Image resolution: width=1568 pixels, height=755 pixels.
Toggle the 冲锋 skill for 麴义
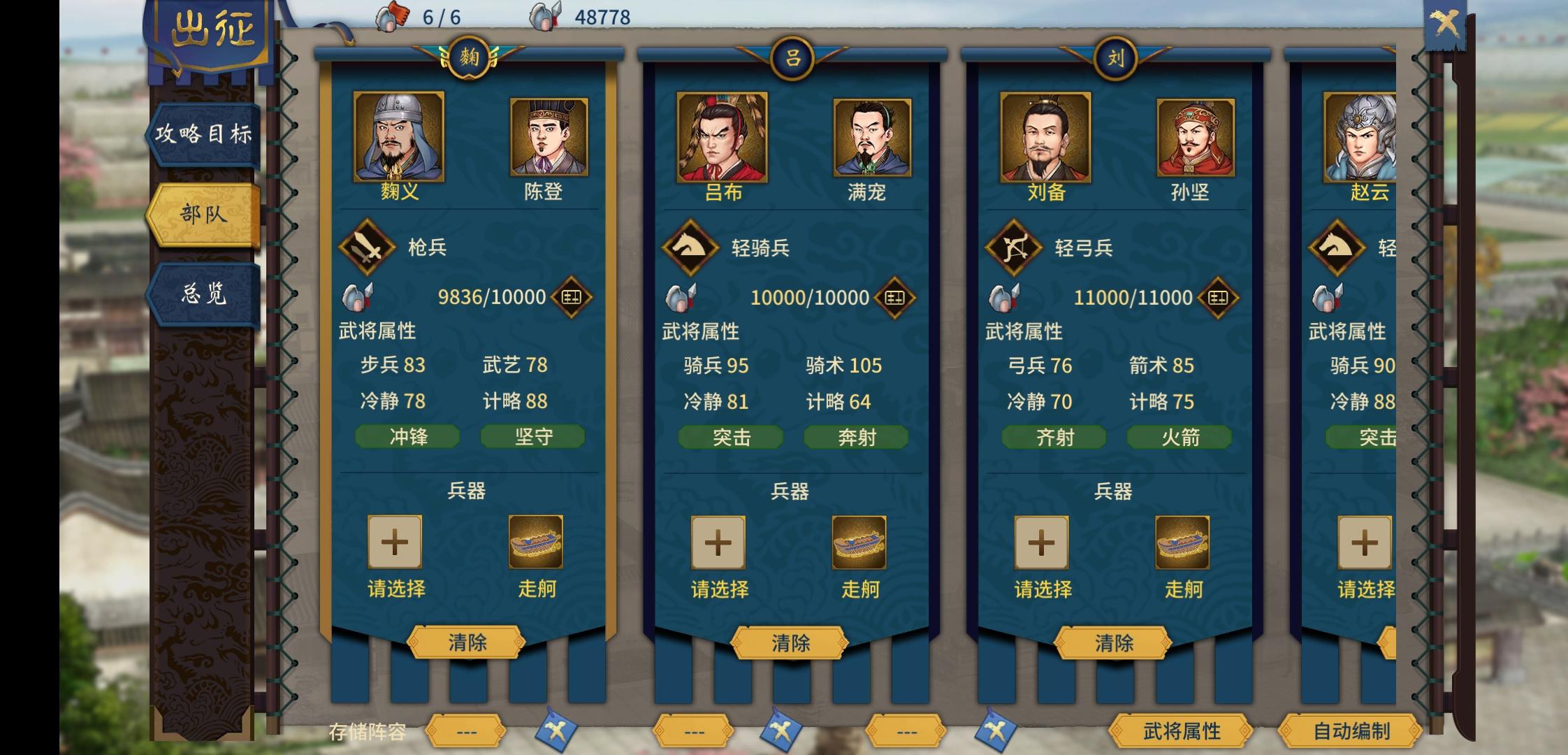pyautogui.click(x=407, y=436)
